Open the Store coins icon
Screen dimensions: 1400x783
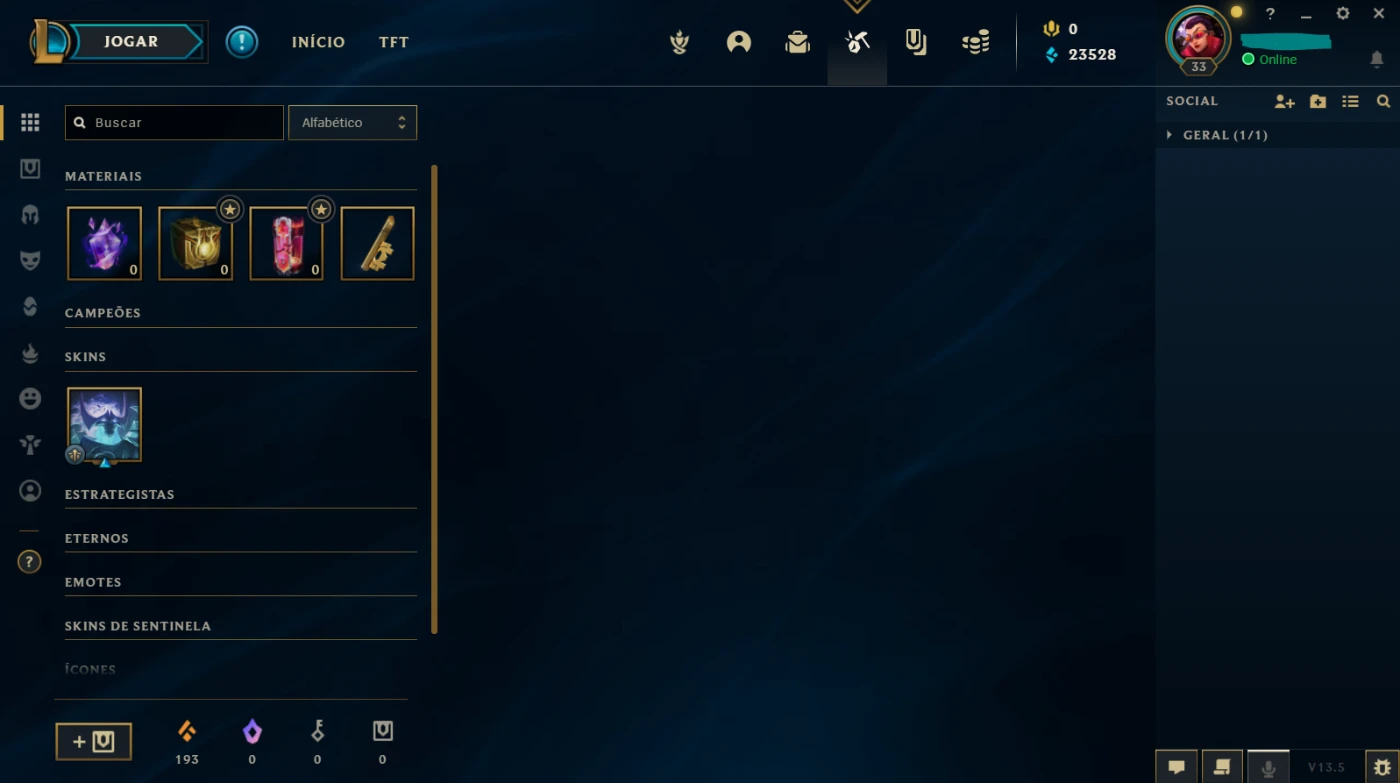pos(975,42)
